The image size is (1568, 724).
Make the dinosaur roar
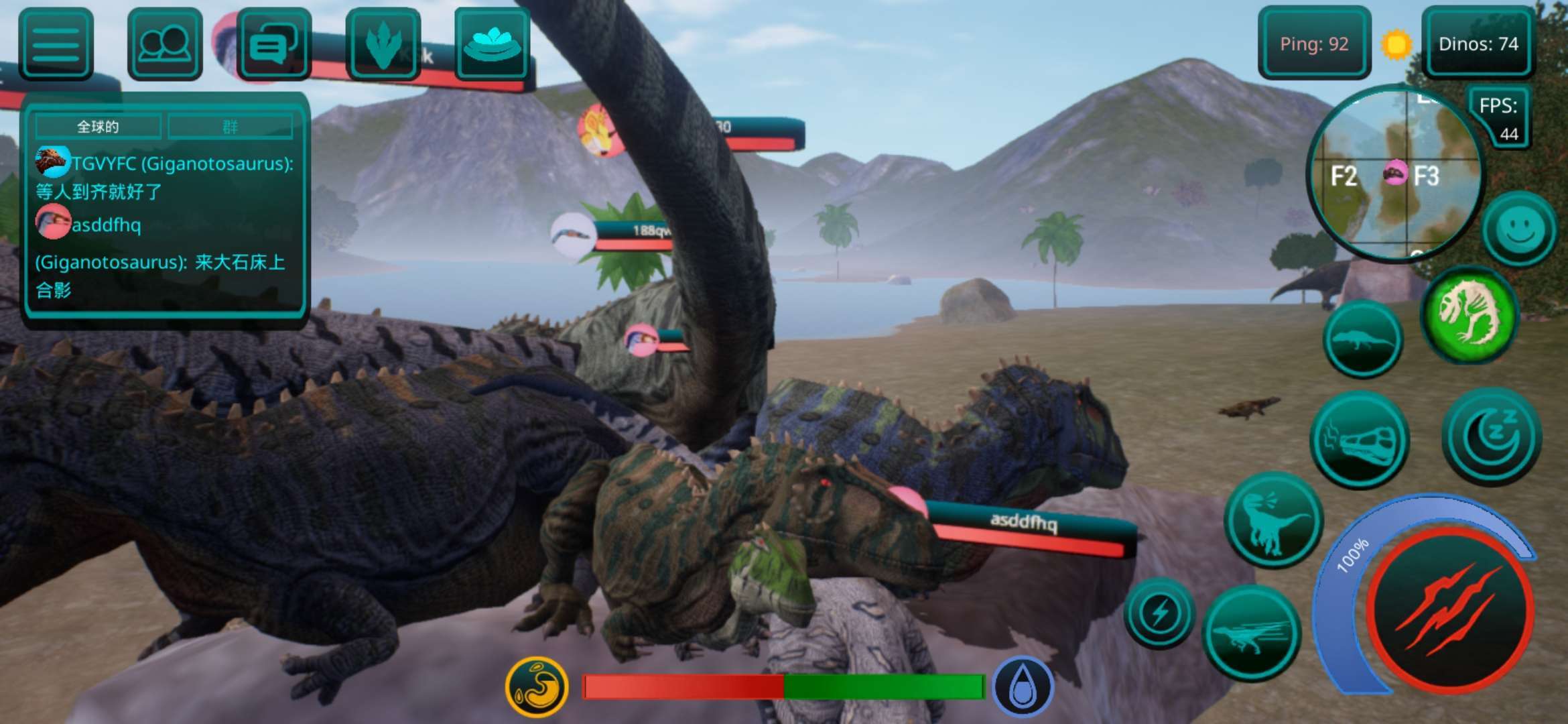pos(1272,520)
